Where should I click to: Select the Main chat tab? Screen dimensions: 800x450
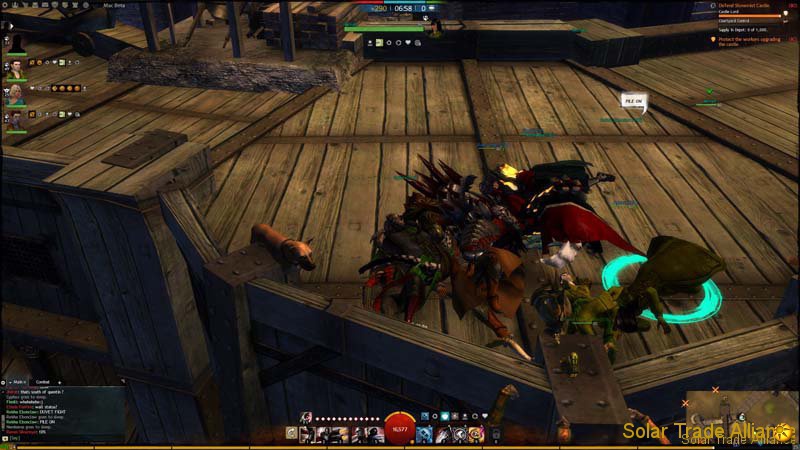18,382
